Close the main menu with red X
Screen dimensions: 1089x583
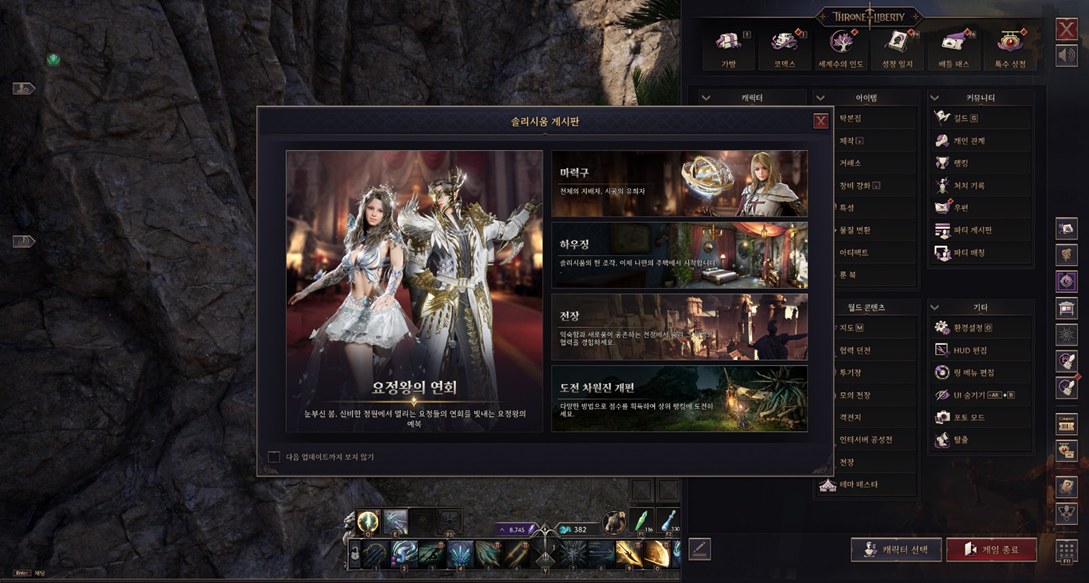1066,29
